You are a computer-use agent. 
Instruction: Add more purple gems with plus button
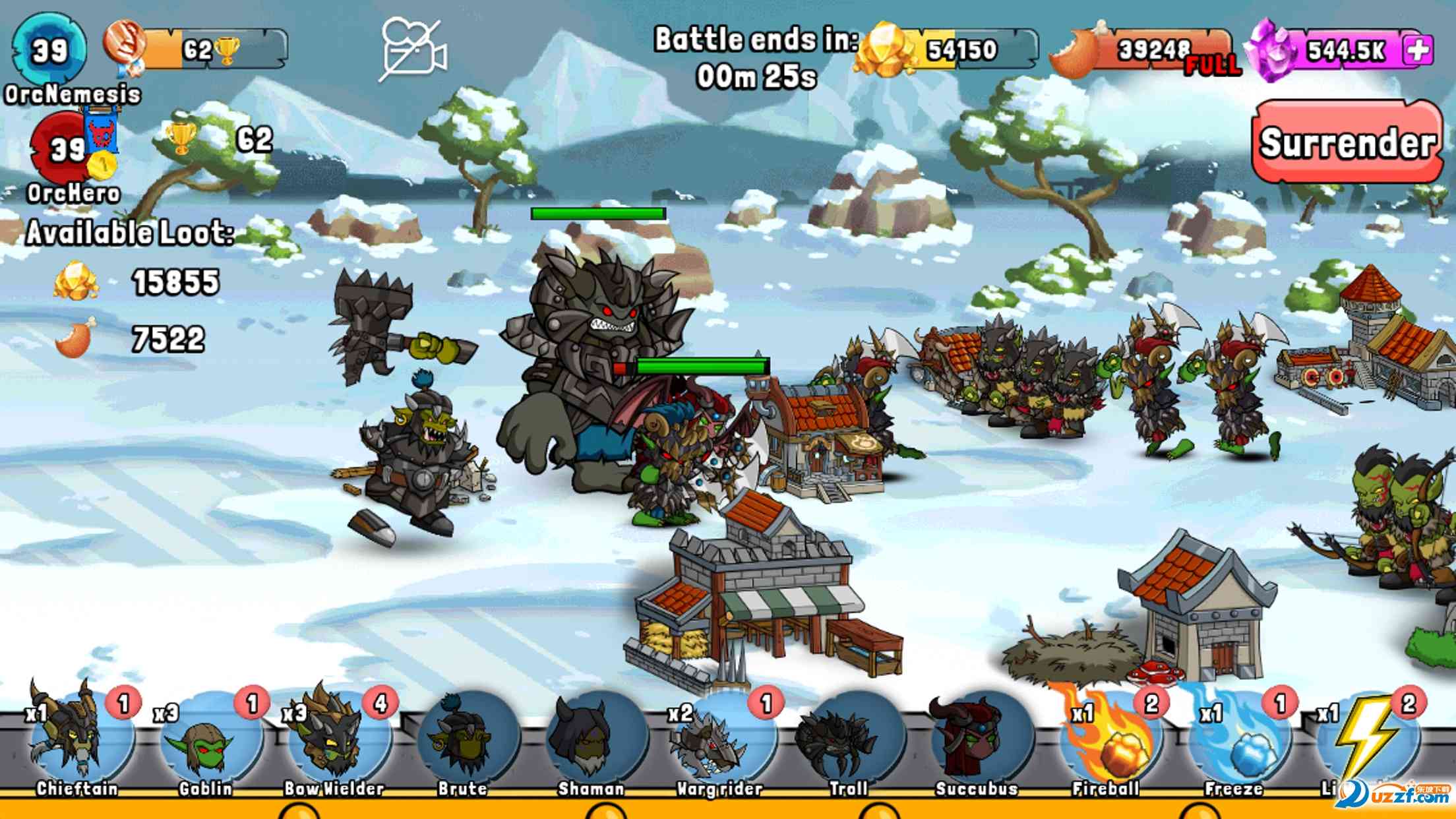click(x=1418, y=50)
